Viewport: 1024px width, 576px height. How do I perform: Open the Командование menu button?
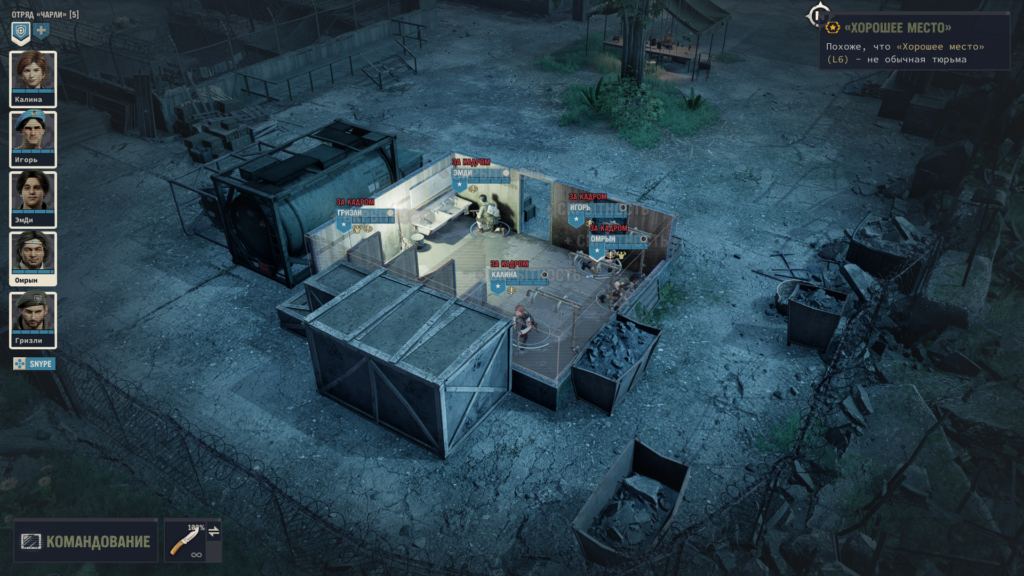click(86, 541)
